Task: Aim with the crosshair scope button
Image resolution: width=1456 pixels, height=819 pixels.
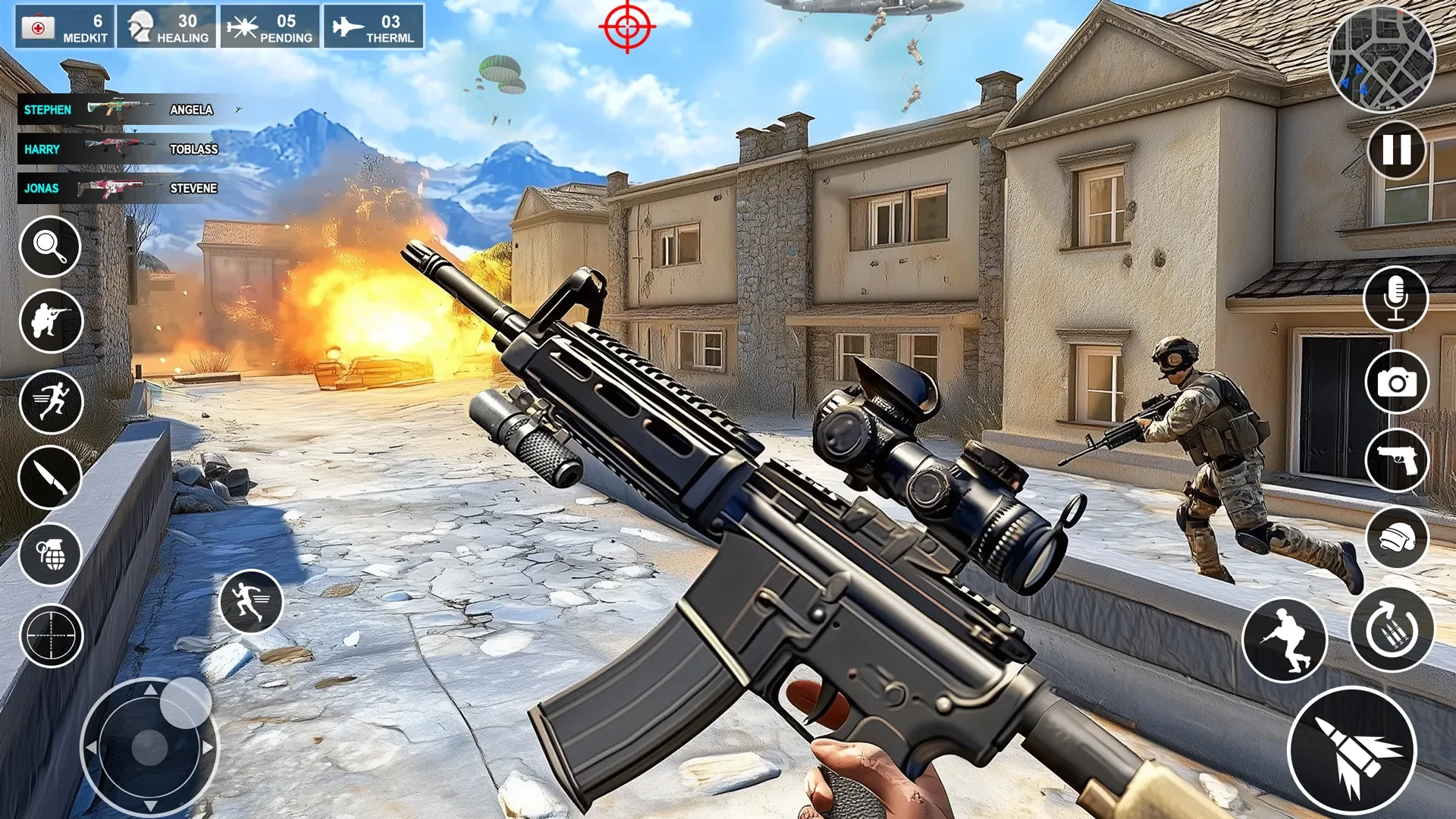Action: pyautogui.click(x=50, y=635)
